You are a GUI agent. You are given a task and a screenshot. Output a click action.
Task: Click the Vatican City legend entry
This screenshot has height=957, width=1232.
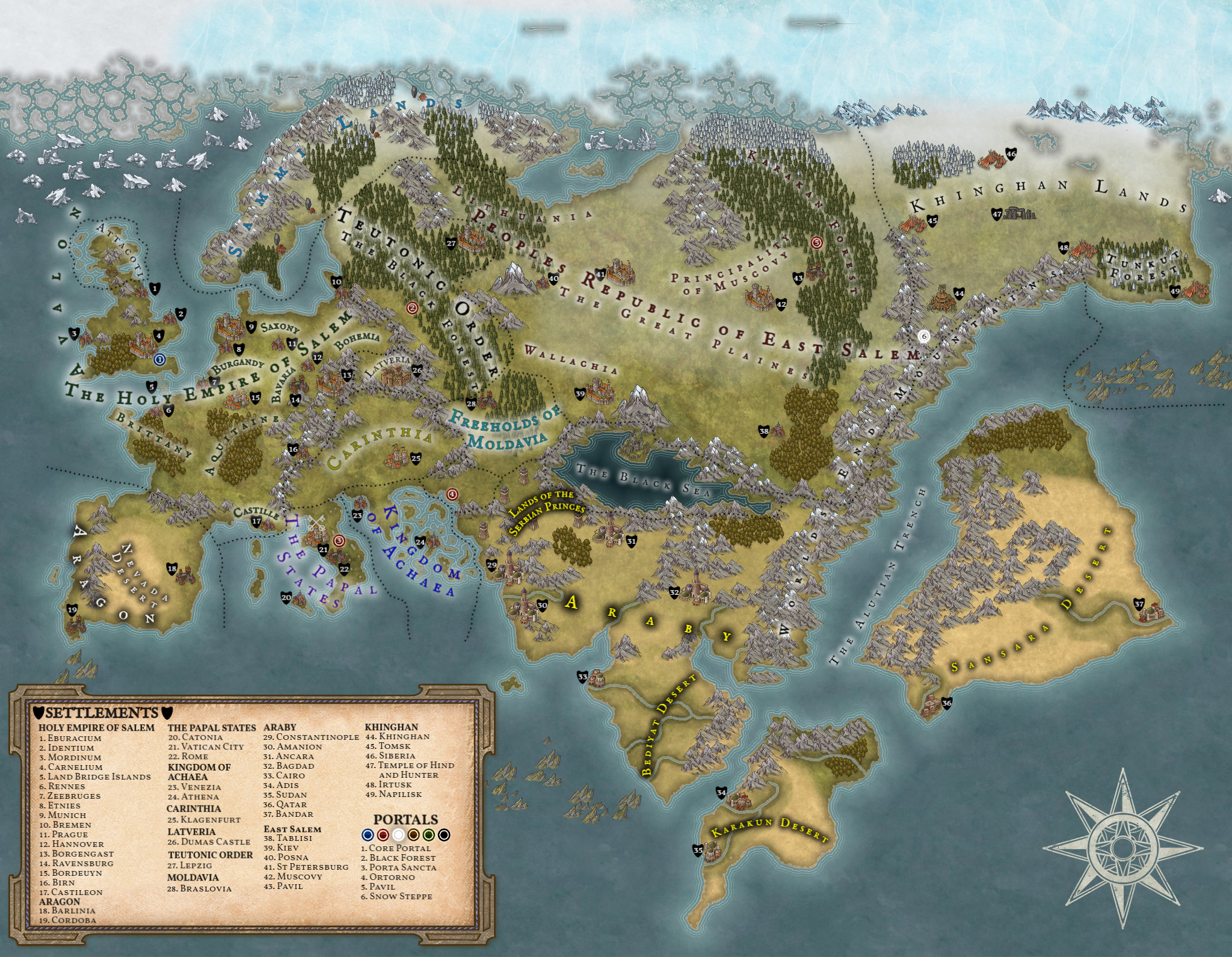(x=206, y=746)
